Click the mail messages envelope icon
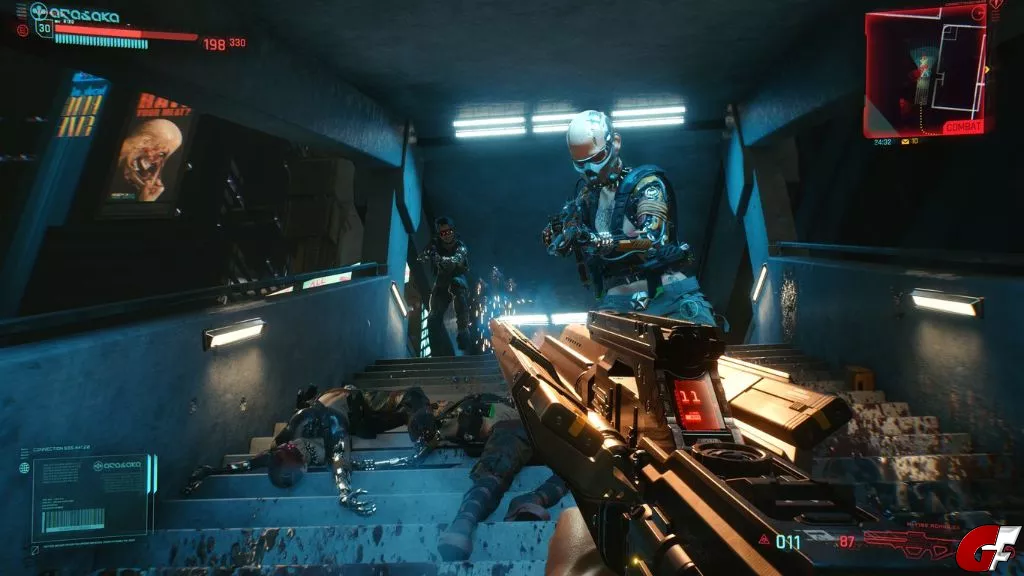 point(904,141)
